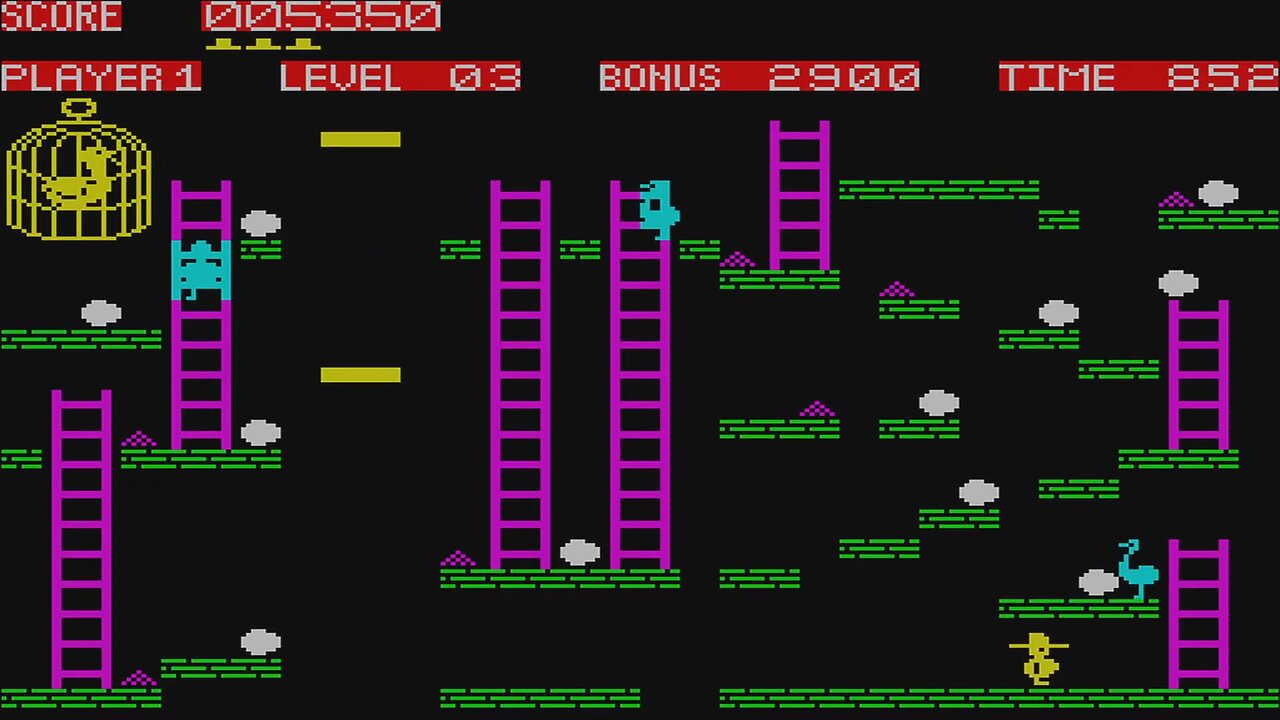Viewport: 1280px width, 720px height.
Task: Click the yellow grain pile on the upper platform
Action: click(x=360, y=138)
